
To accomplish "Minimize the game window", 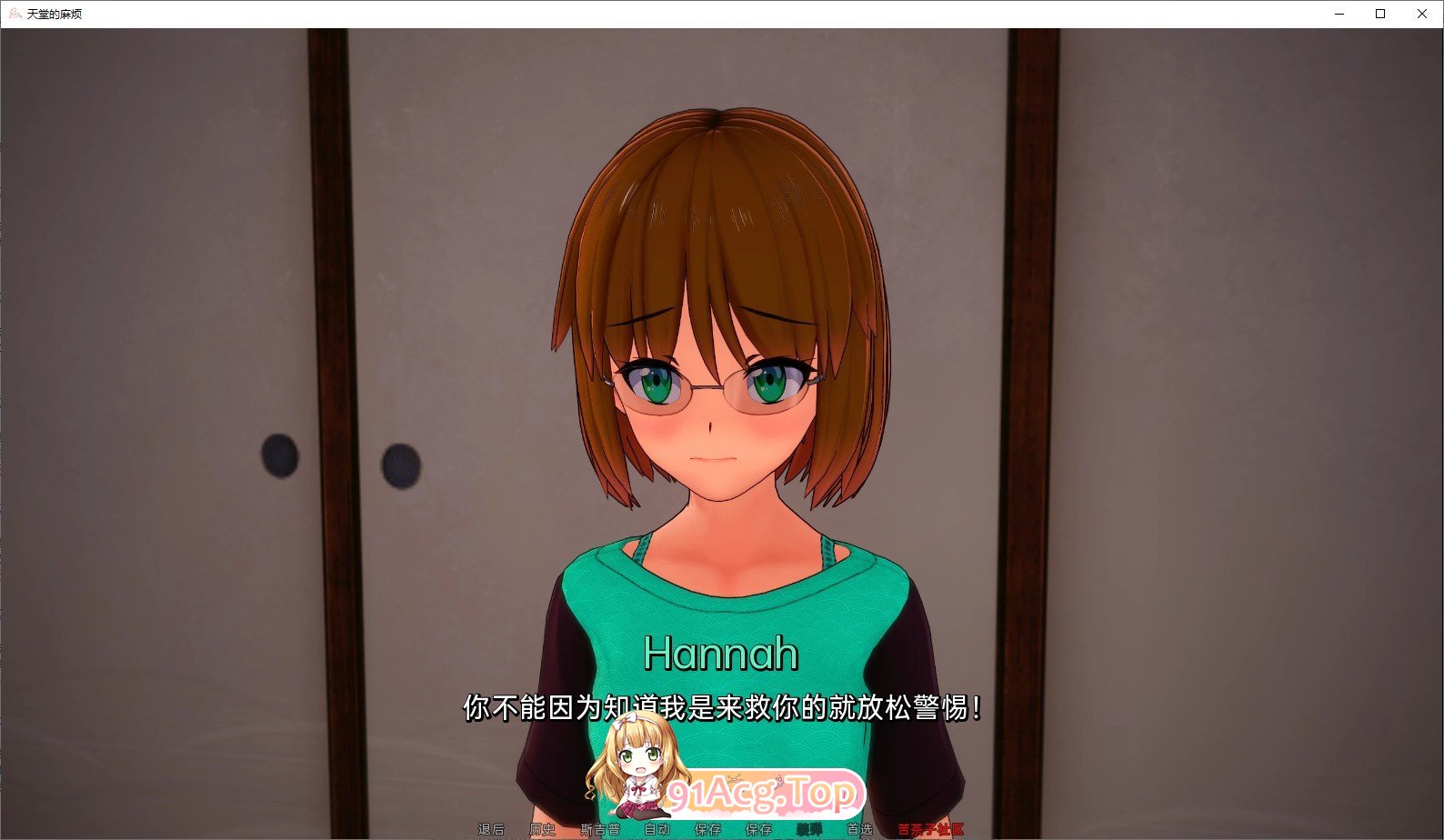I will pos(1338,14).
